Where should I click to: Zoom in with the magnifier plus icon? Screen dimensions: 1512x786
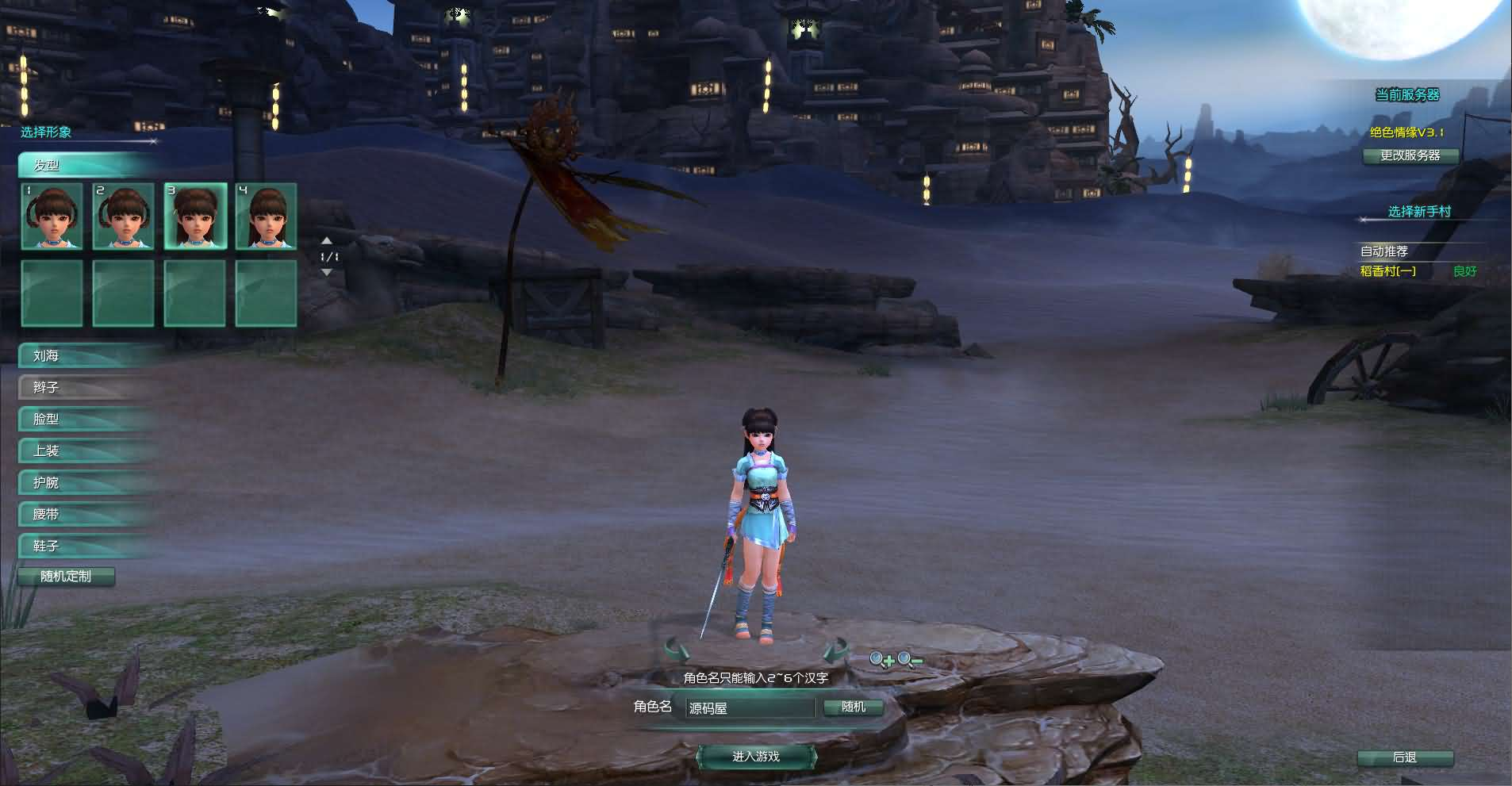coord(881,660)
